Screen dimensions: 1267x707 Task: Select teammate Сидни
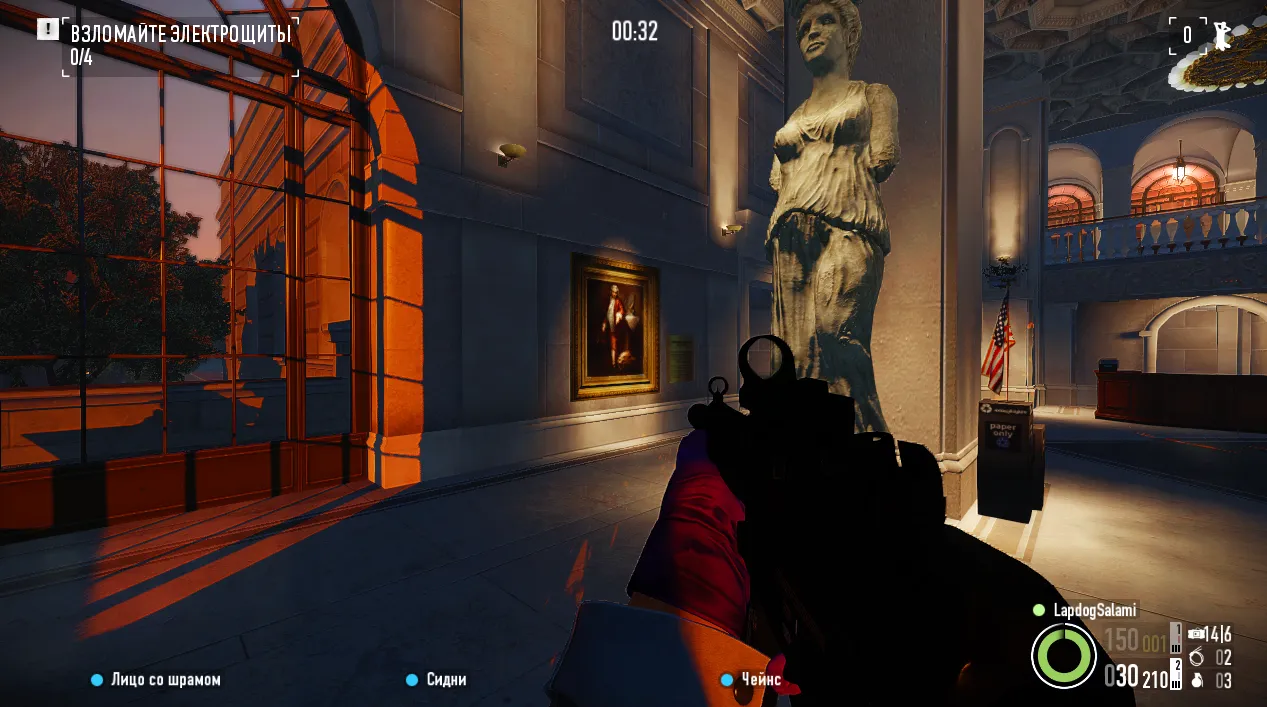pos(446,680)
